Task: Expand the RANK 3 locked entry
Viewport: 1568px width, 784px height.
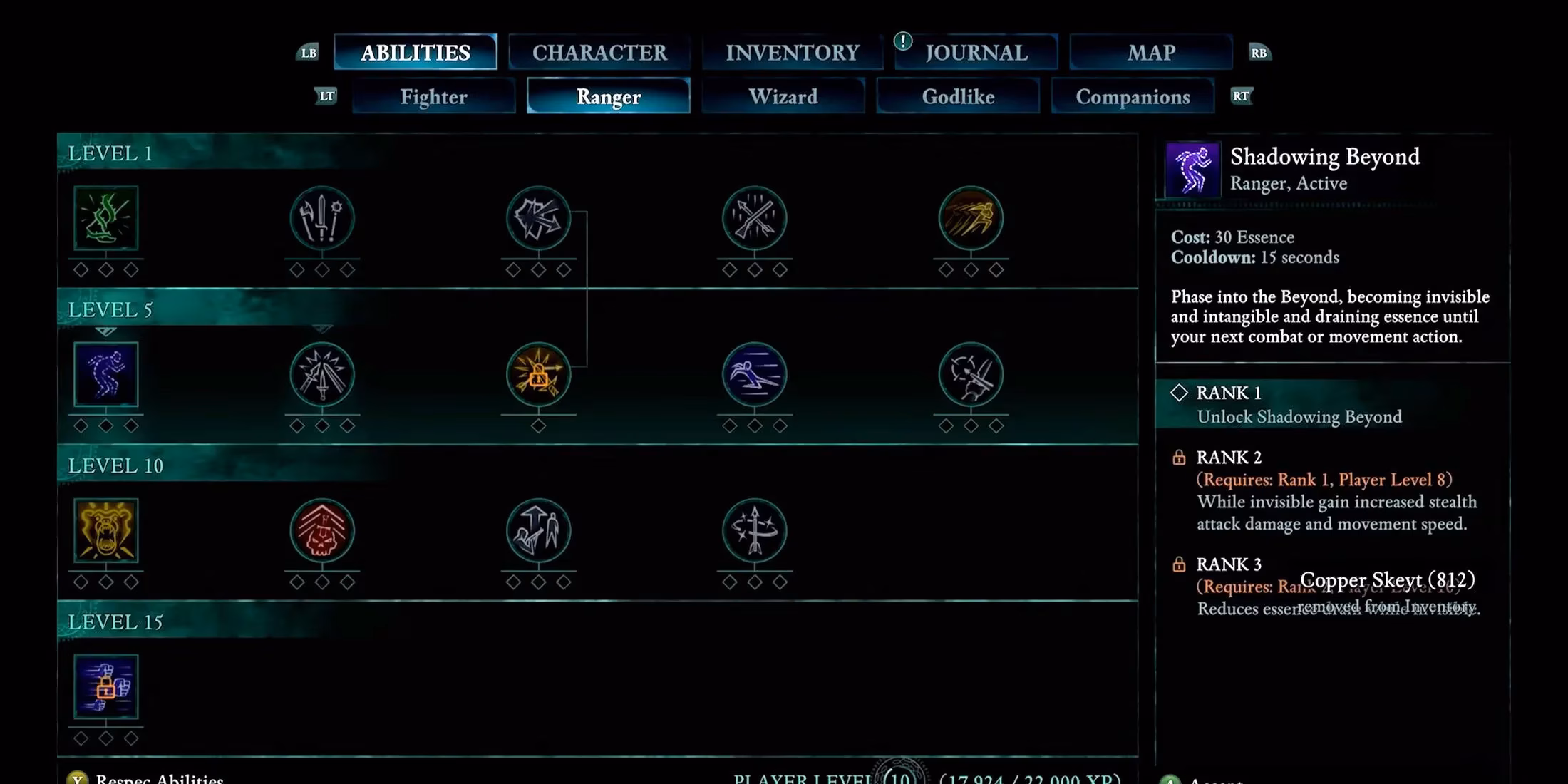Action: click(x=1229, y=564)
